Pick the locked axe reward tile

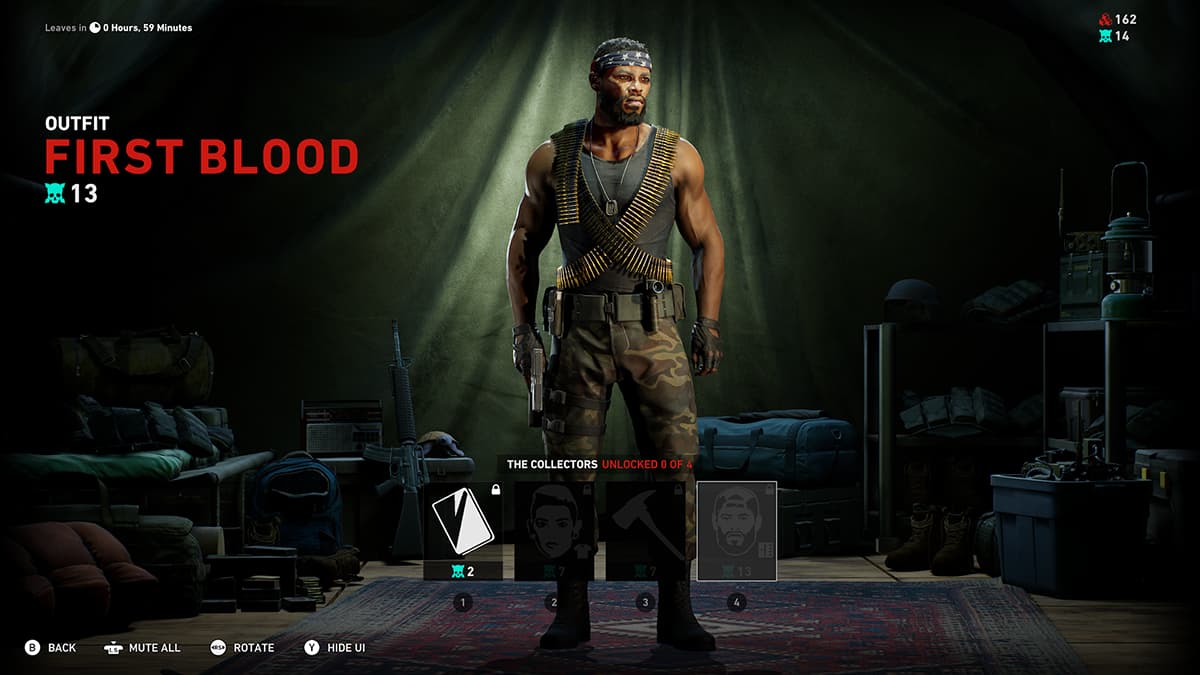[645, 530]
